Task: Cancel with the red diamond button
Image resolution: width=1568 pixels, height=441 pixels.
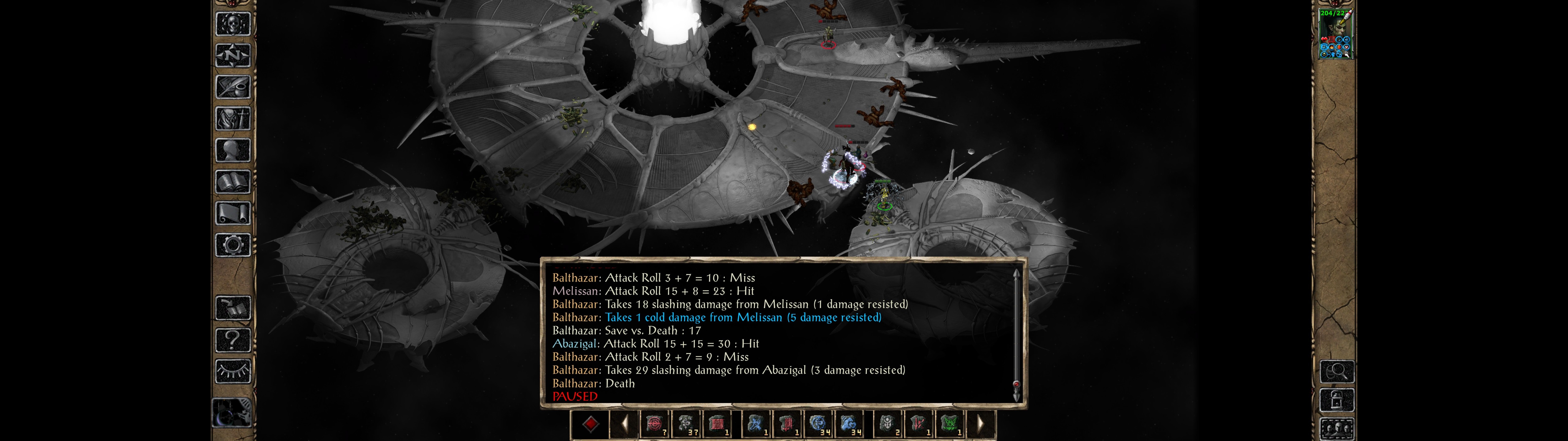Action: [590, 424]
